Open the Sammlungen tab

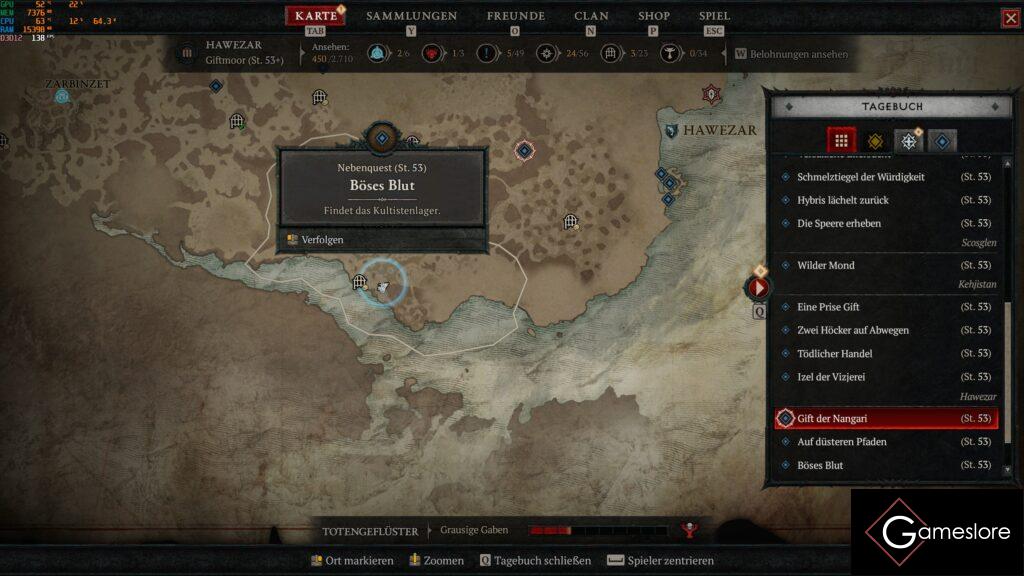[411, 16]
